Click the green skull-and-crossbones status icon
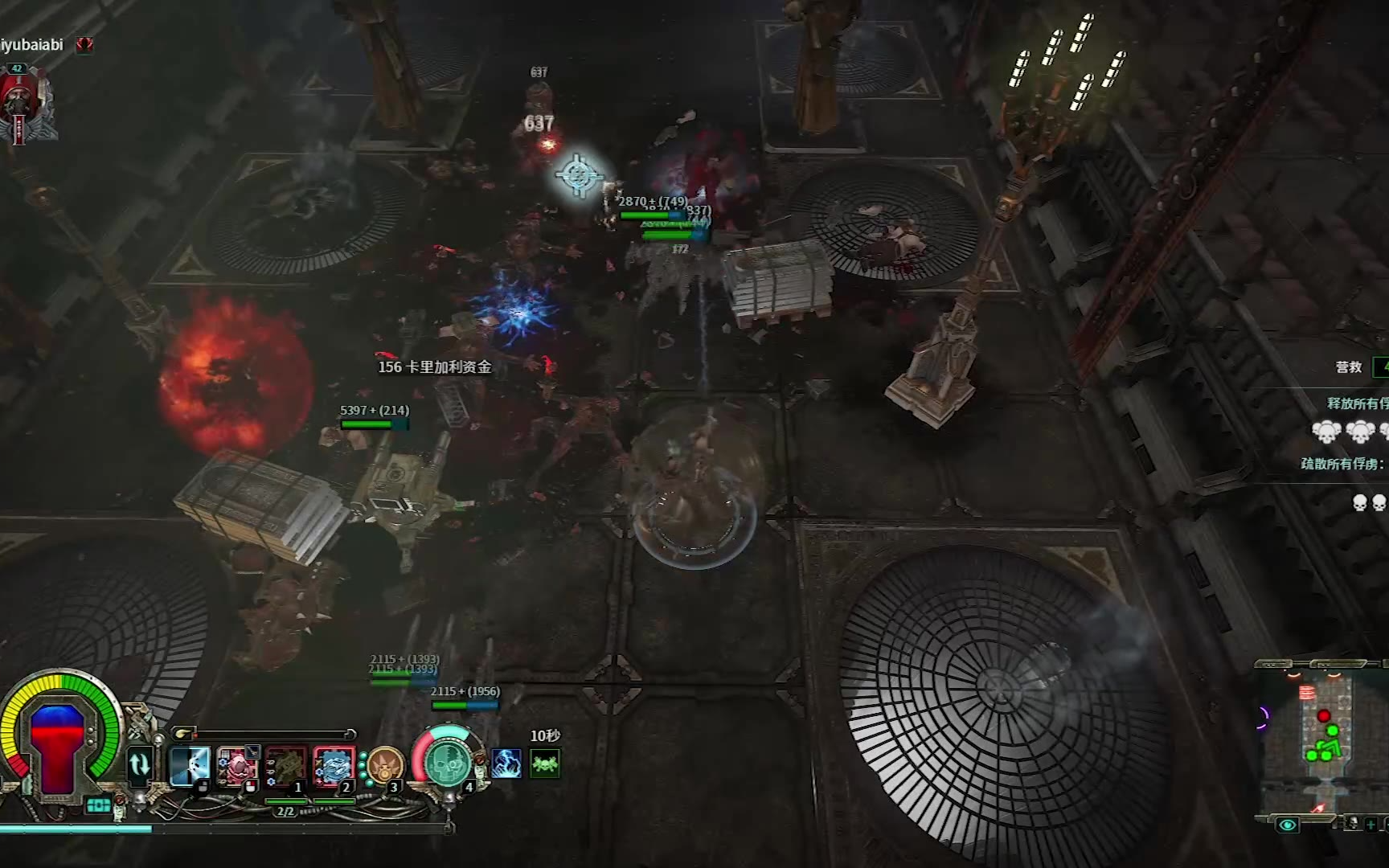The height and width of the screenshot is (868, 1389). pyautogui.click(x=545, y=764)
